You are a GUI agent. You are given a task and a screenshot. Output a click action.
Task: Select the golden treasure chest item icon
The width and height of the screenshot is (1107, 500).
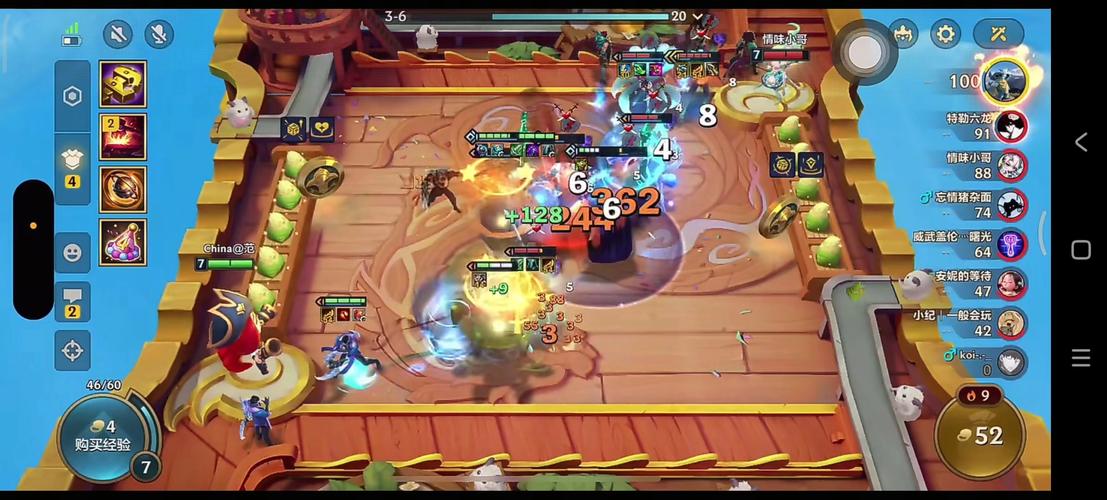click(x=123, y=84)
